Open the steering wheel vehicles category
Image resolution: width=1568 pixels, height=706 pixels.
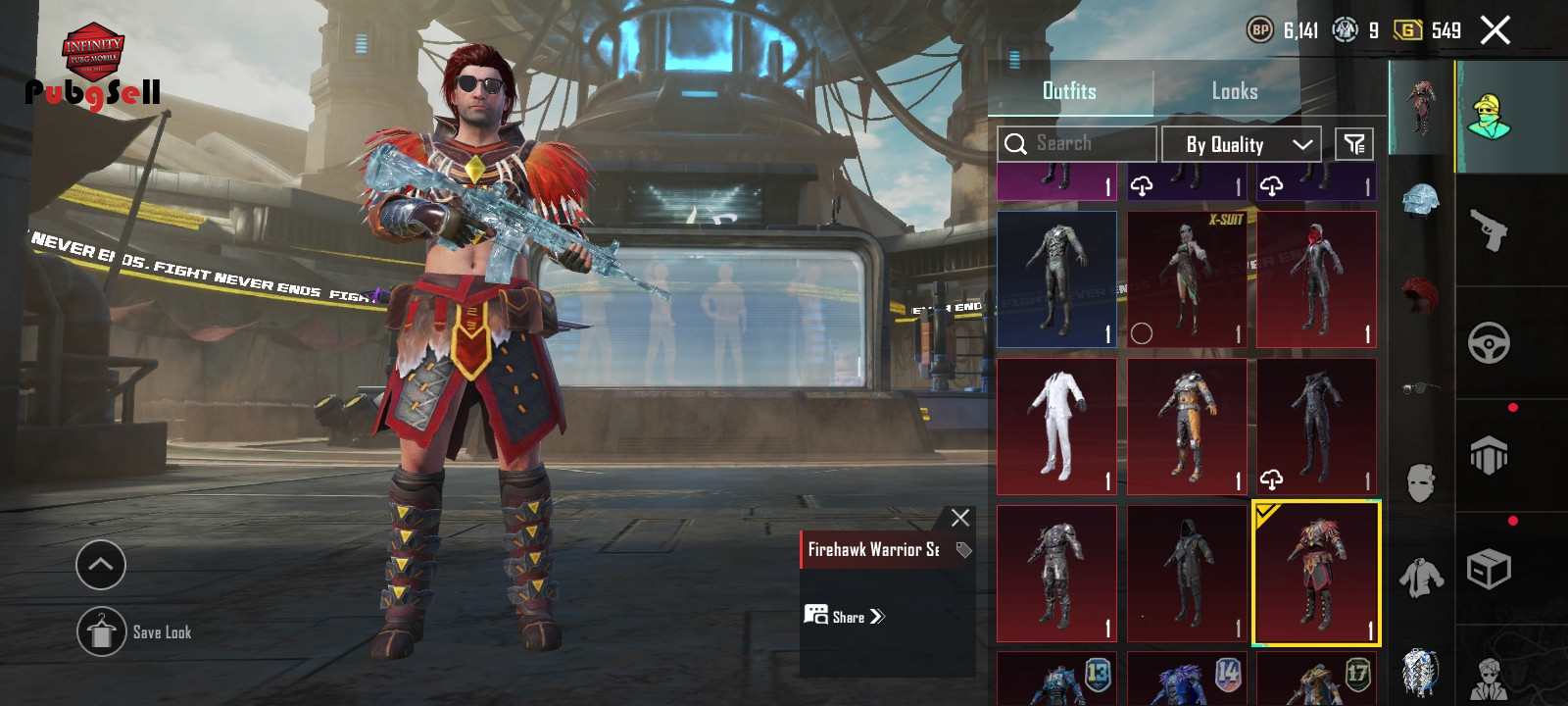pyautogui.click(x=1488, y=343)
